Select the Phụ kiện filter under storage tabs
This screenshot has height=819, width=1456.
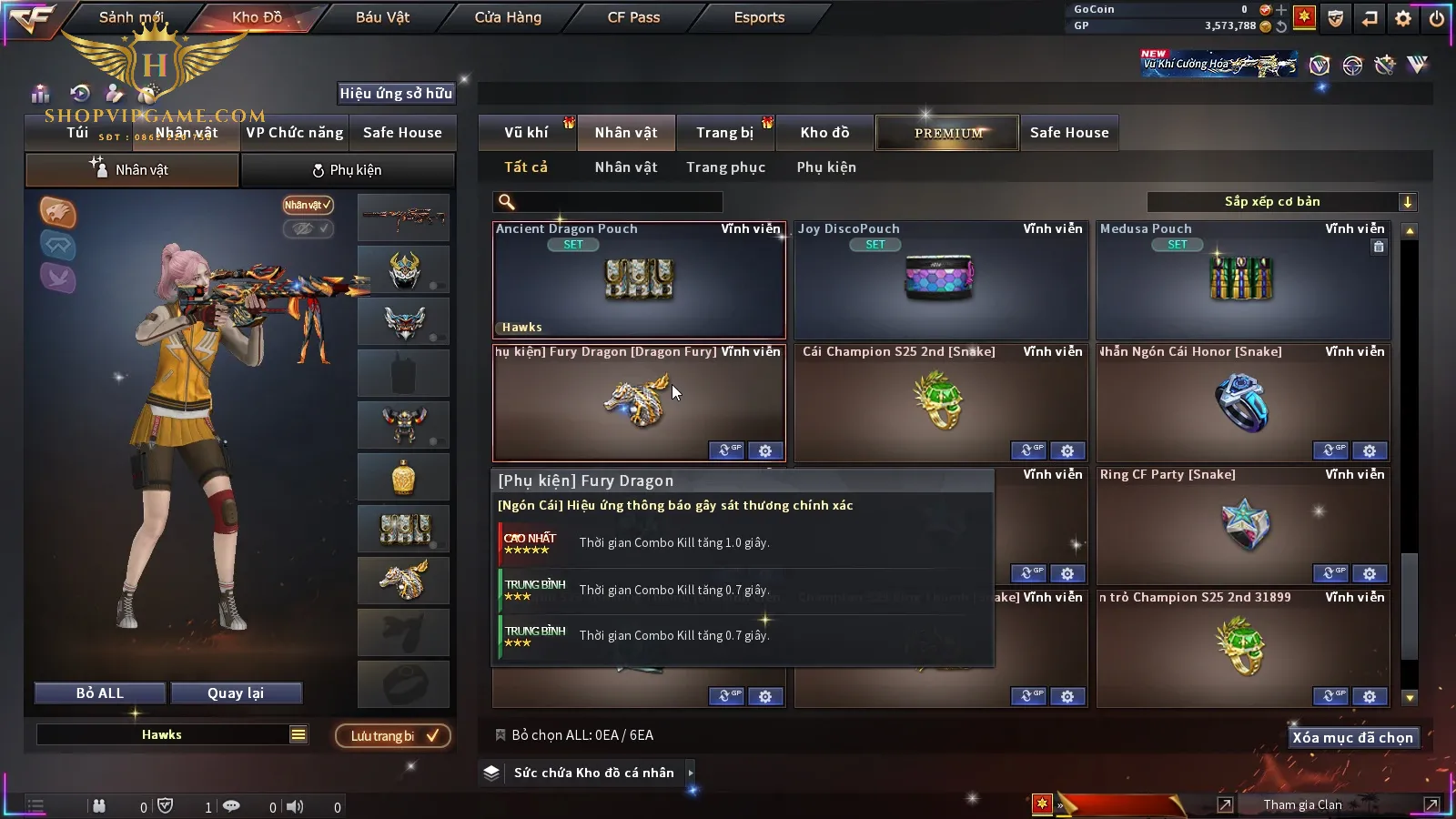point(826,167)
